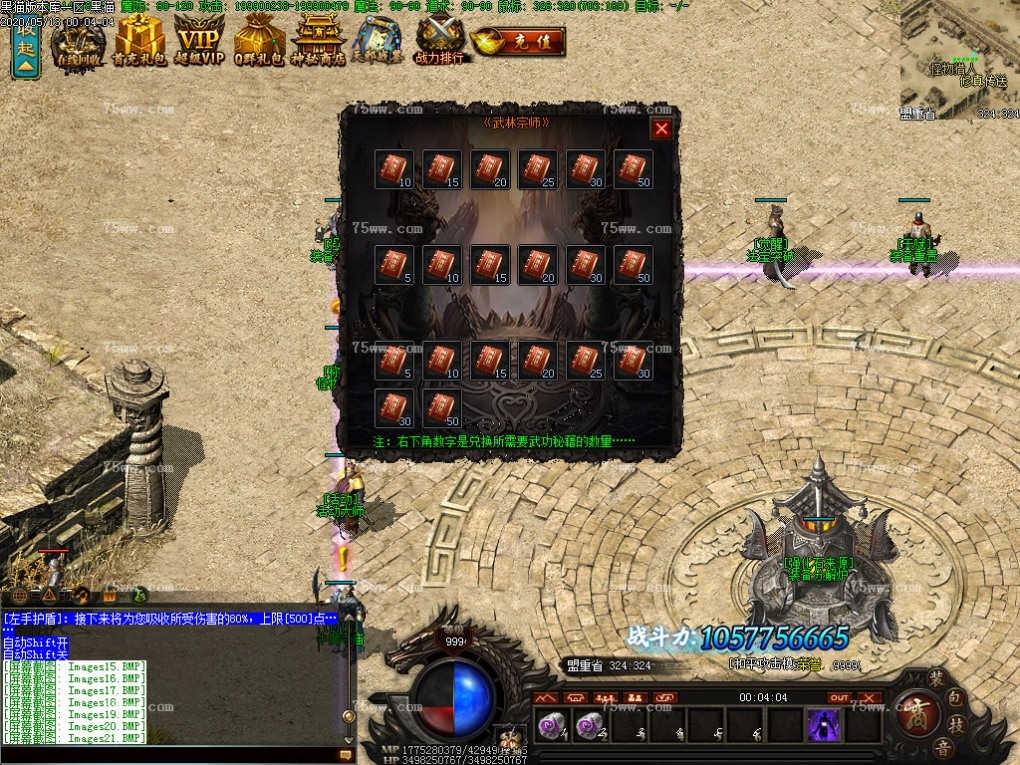1020x765 pixels.
Task: Open the 战力排行 power ranking
Action: coord(440,42)
